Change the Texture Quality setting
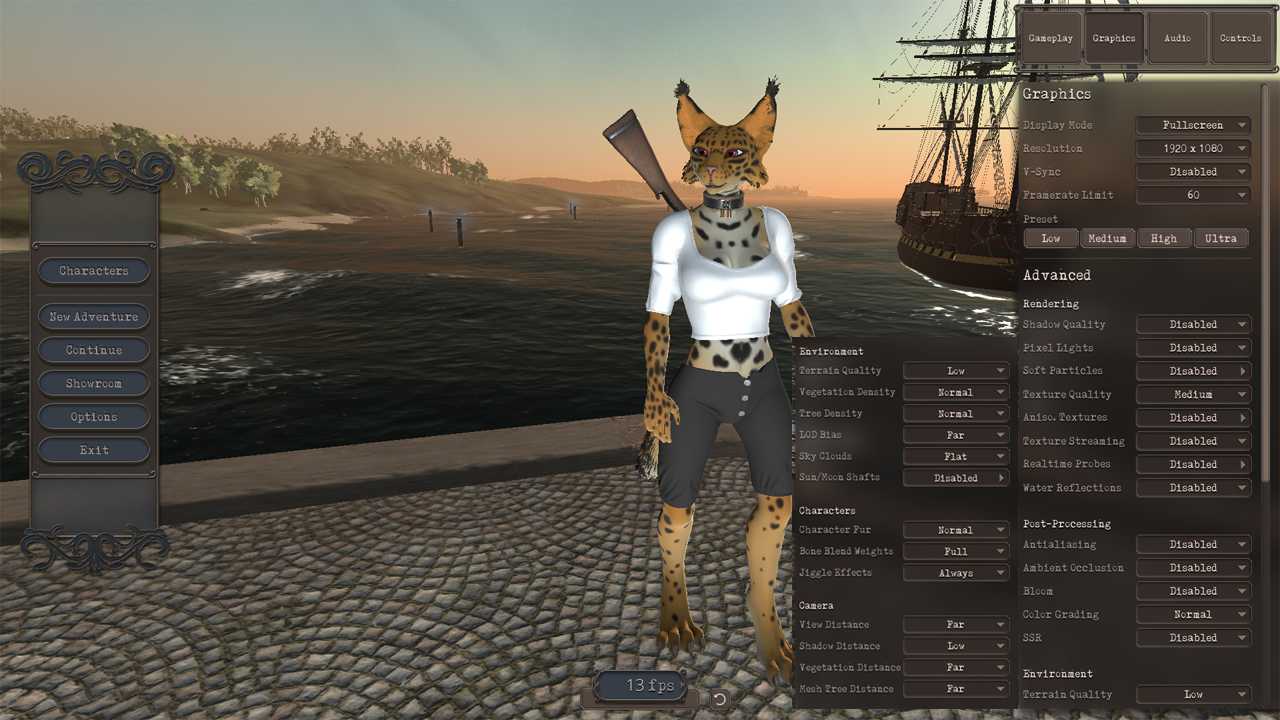This screenshot has height=720, width=1280. click(1193, 395)
